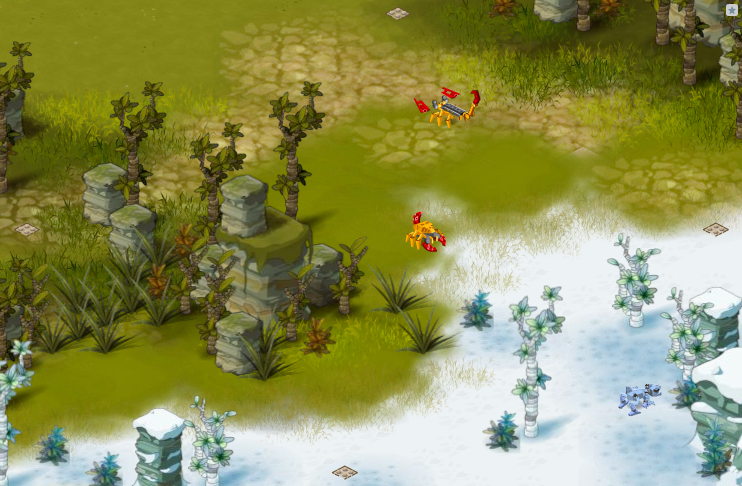
Task: Click the star icon button
Action: pos(731,10)
